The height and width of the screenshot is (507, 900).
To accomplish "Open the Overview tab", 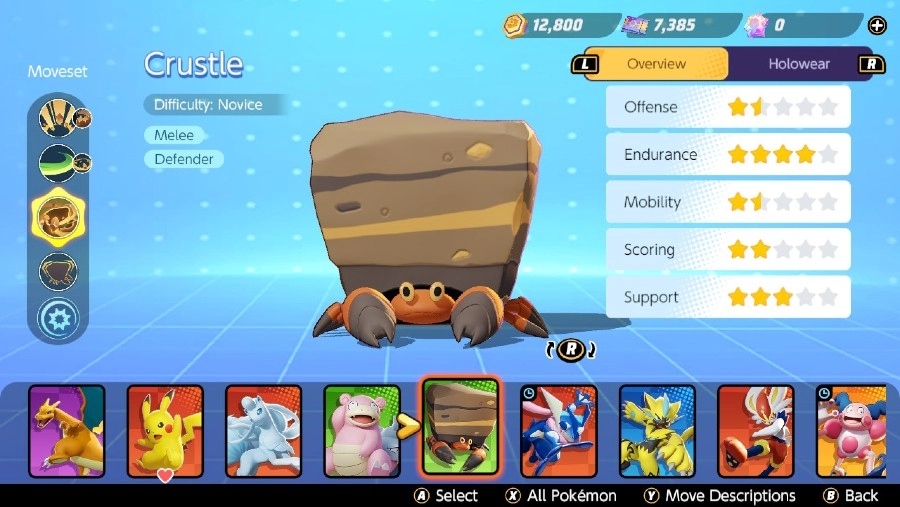I will pos(656,64).
